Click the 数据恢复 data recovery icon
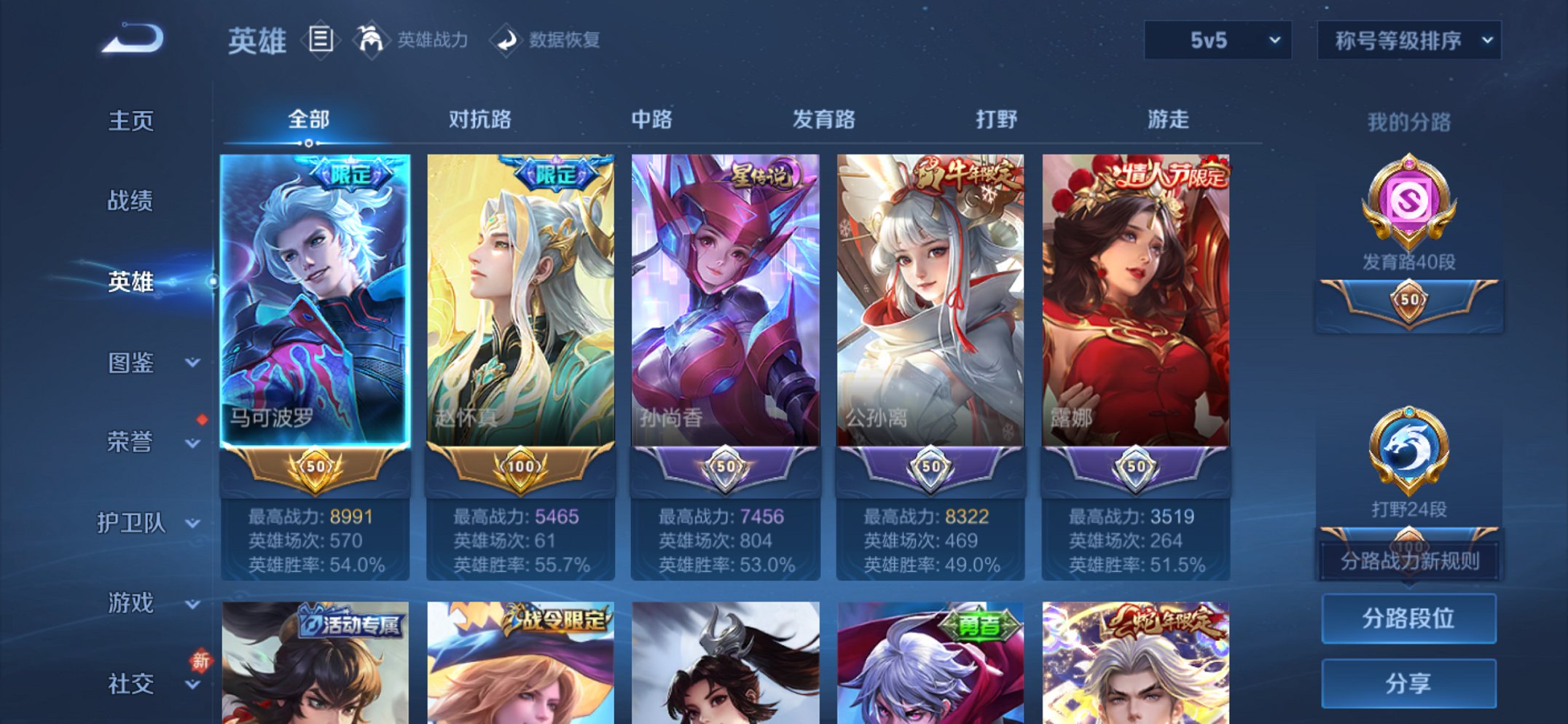The width and height of the screenshot is (1568, 724). [508, 40]
